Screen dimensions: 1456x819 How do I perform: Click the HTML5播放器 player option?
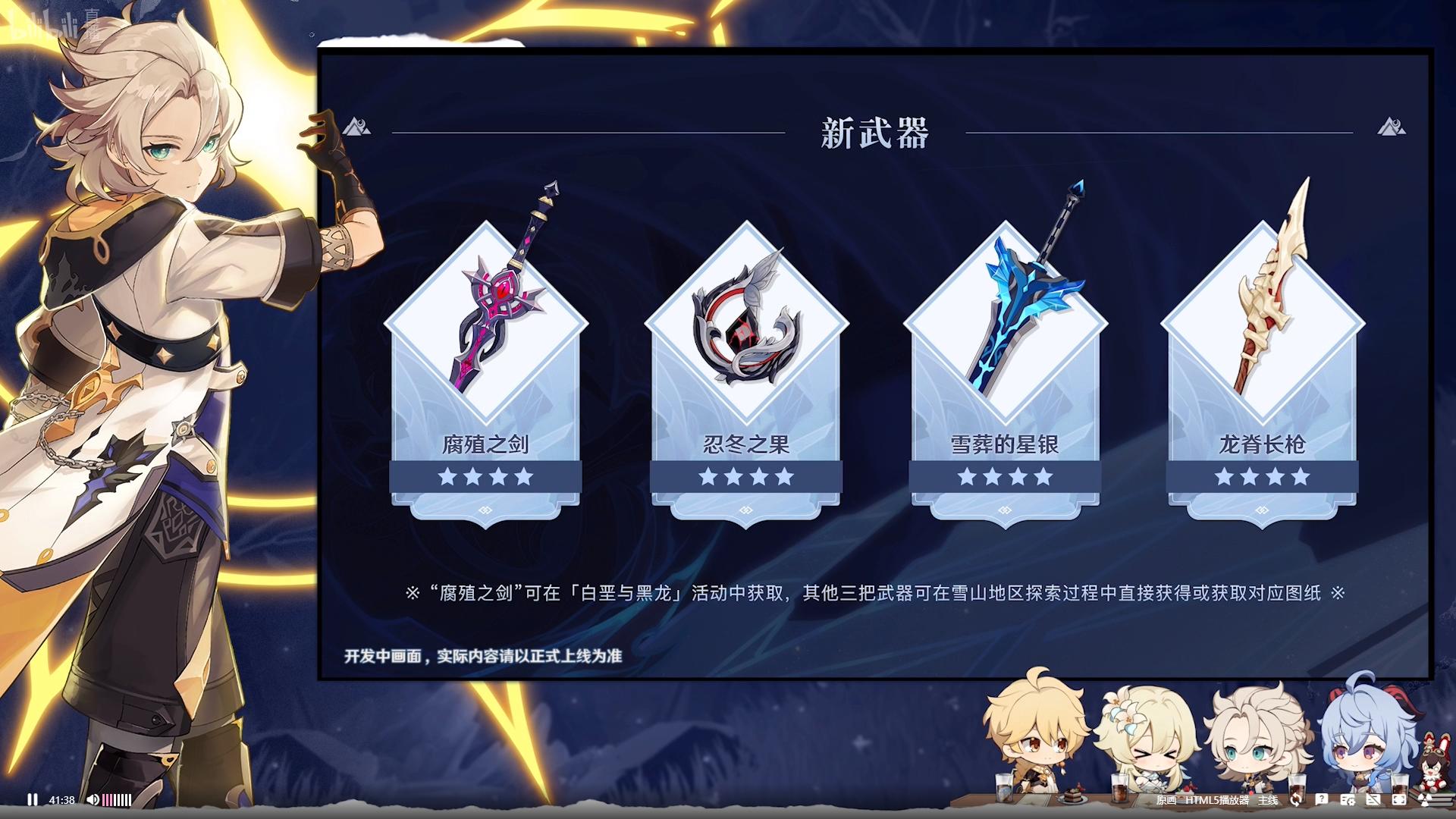click(x=1216, y=800)
